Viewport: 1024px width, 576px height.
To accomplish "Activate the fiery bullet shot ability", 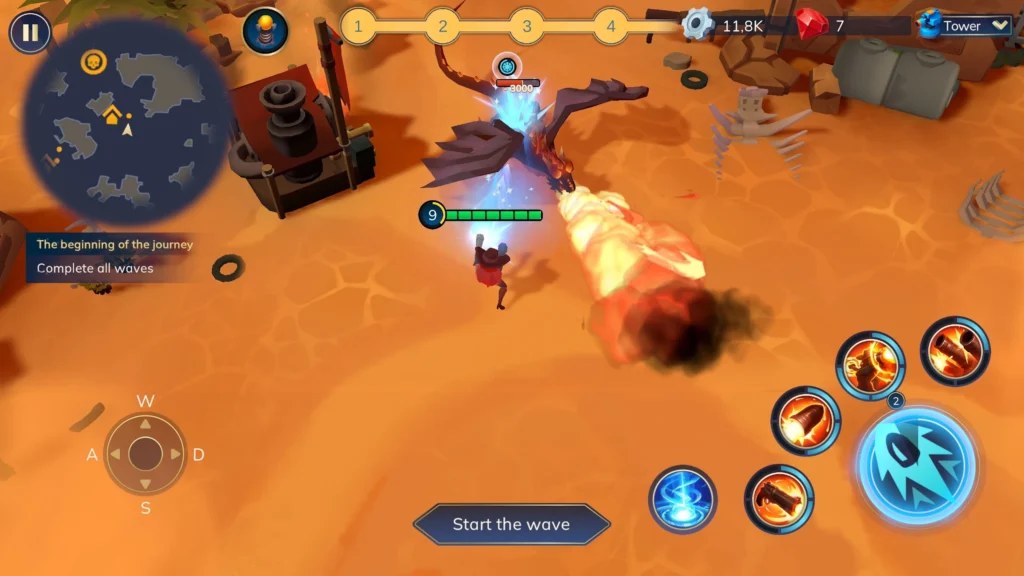I will point(806,421).
